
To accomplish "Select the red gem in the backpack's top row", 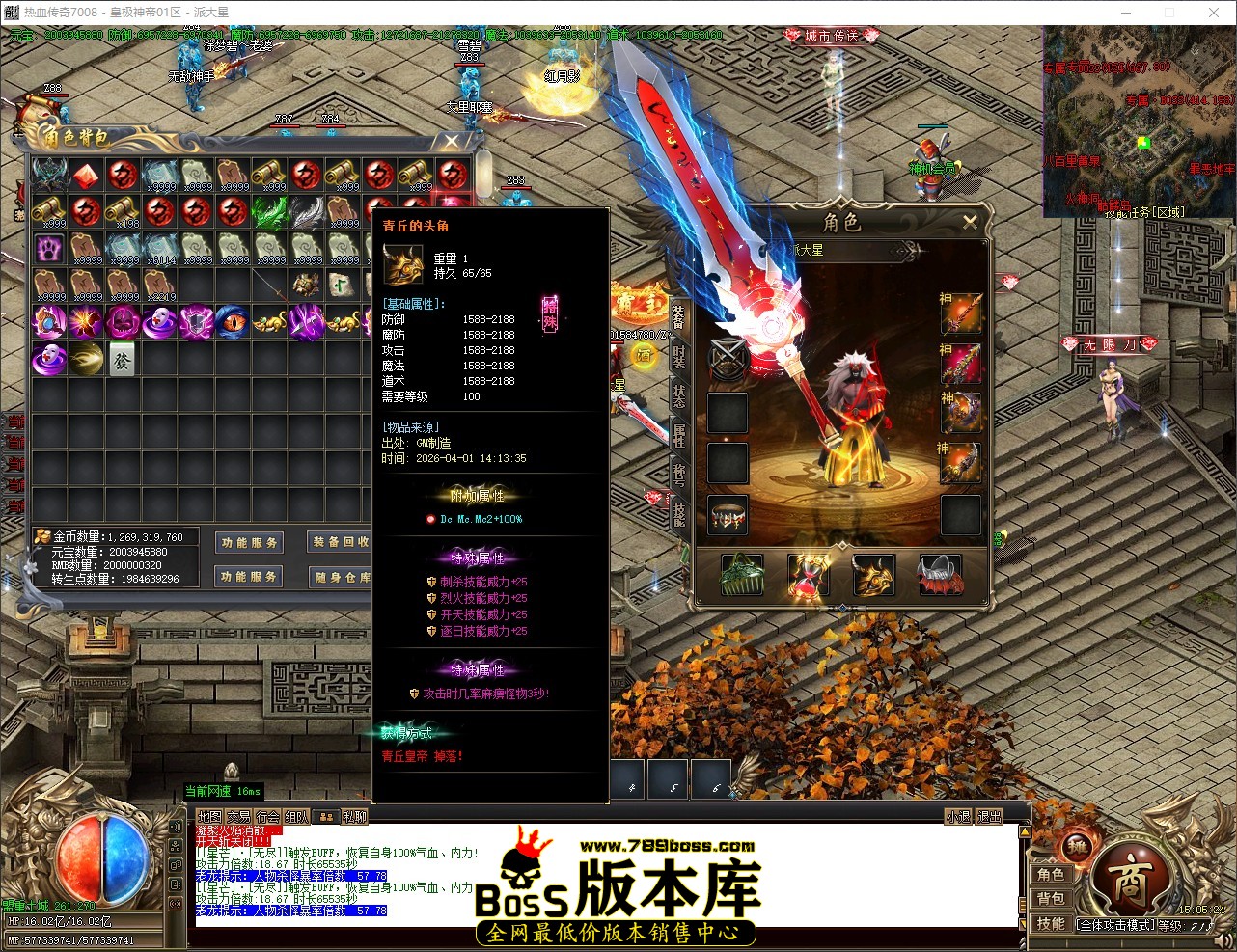I will pos(86,175).
